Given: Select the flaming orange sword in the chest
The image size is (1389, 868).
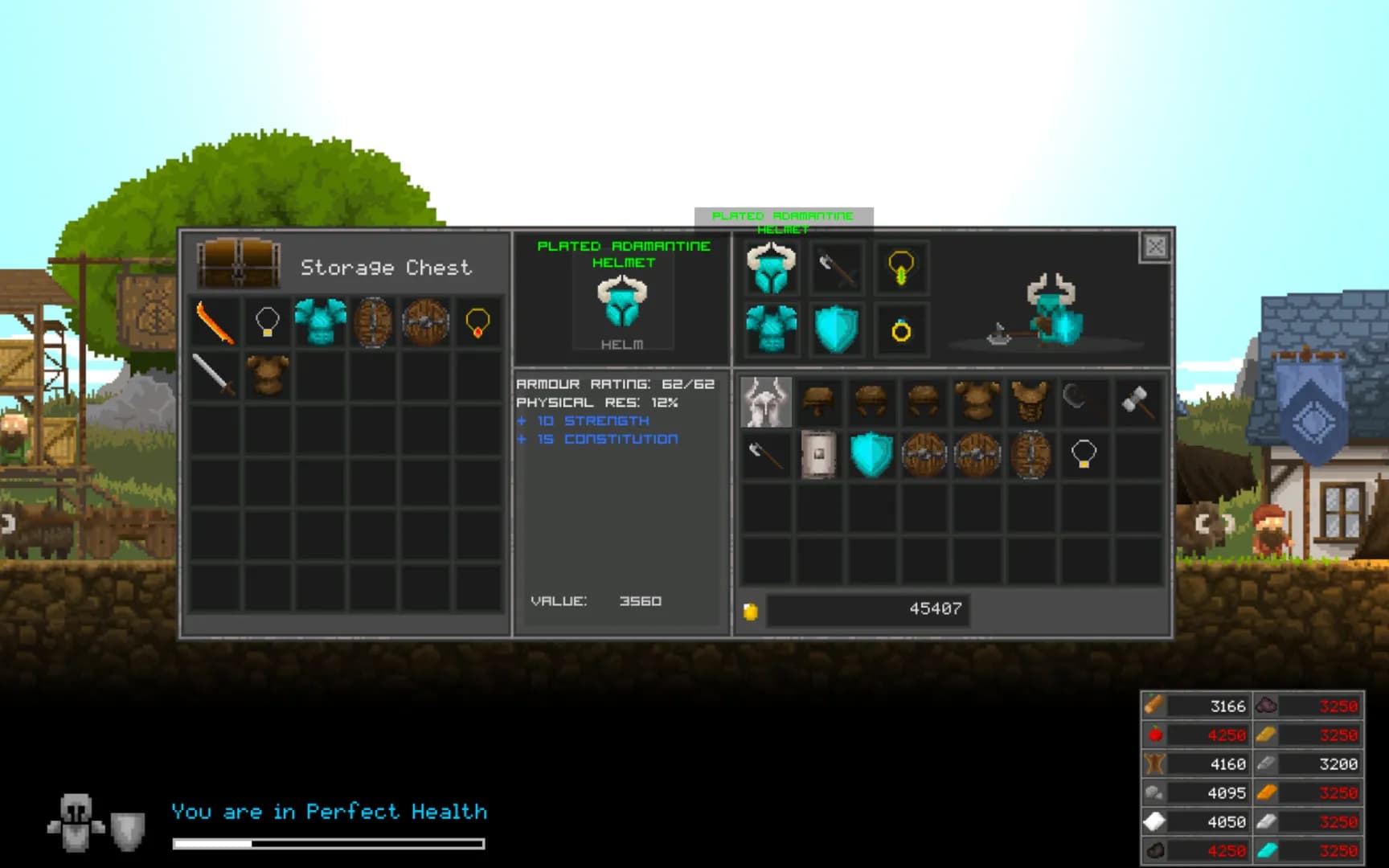Looking at the screenshot, I should [215, 322].
